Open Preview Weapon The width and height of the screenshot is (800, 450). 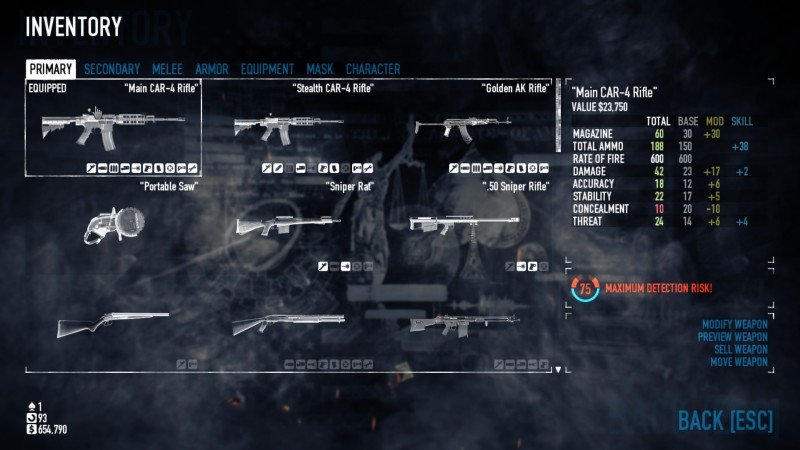[x=733, y=338]
